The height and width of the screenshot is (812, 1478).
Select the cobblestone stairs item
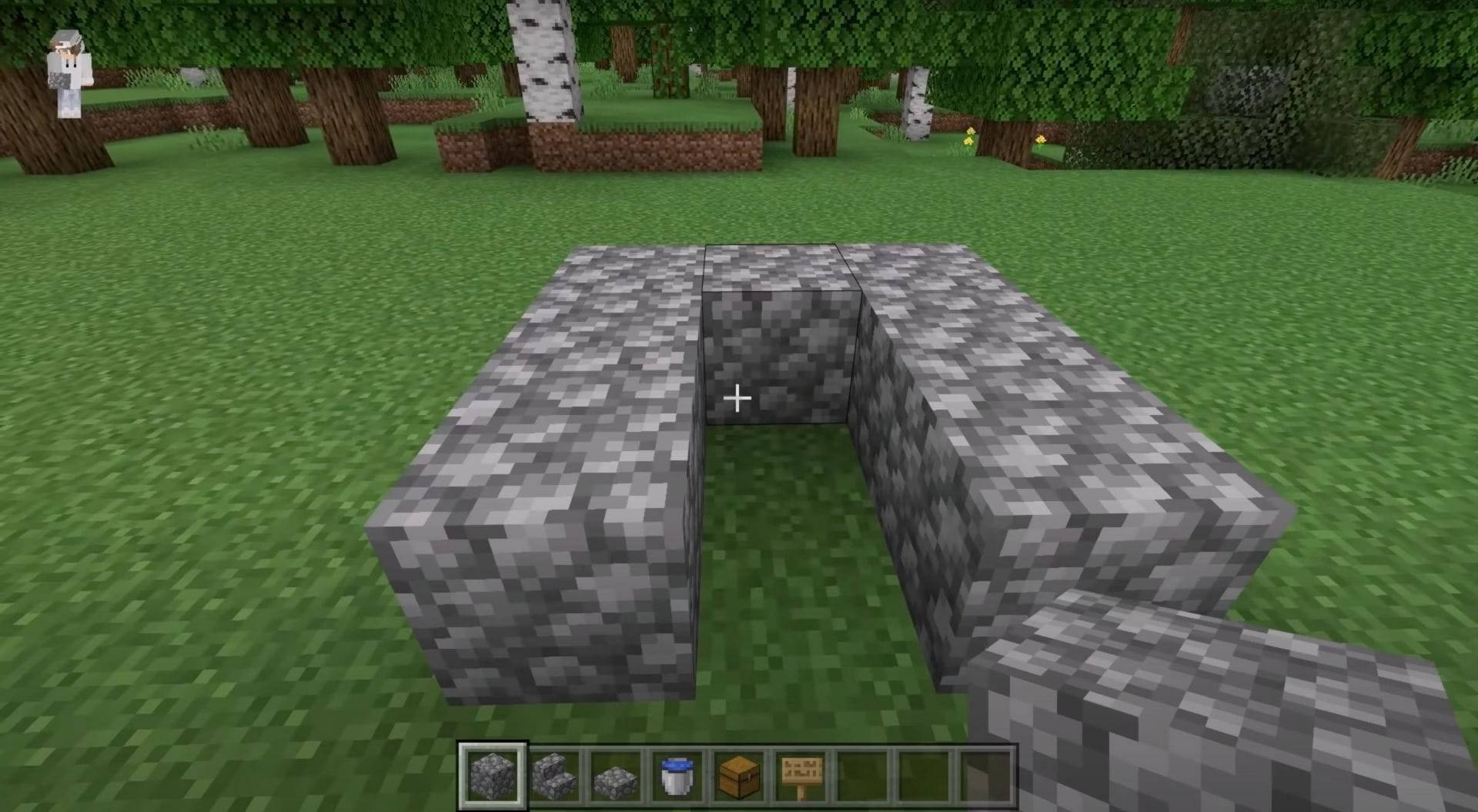coord(556,777)
